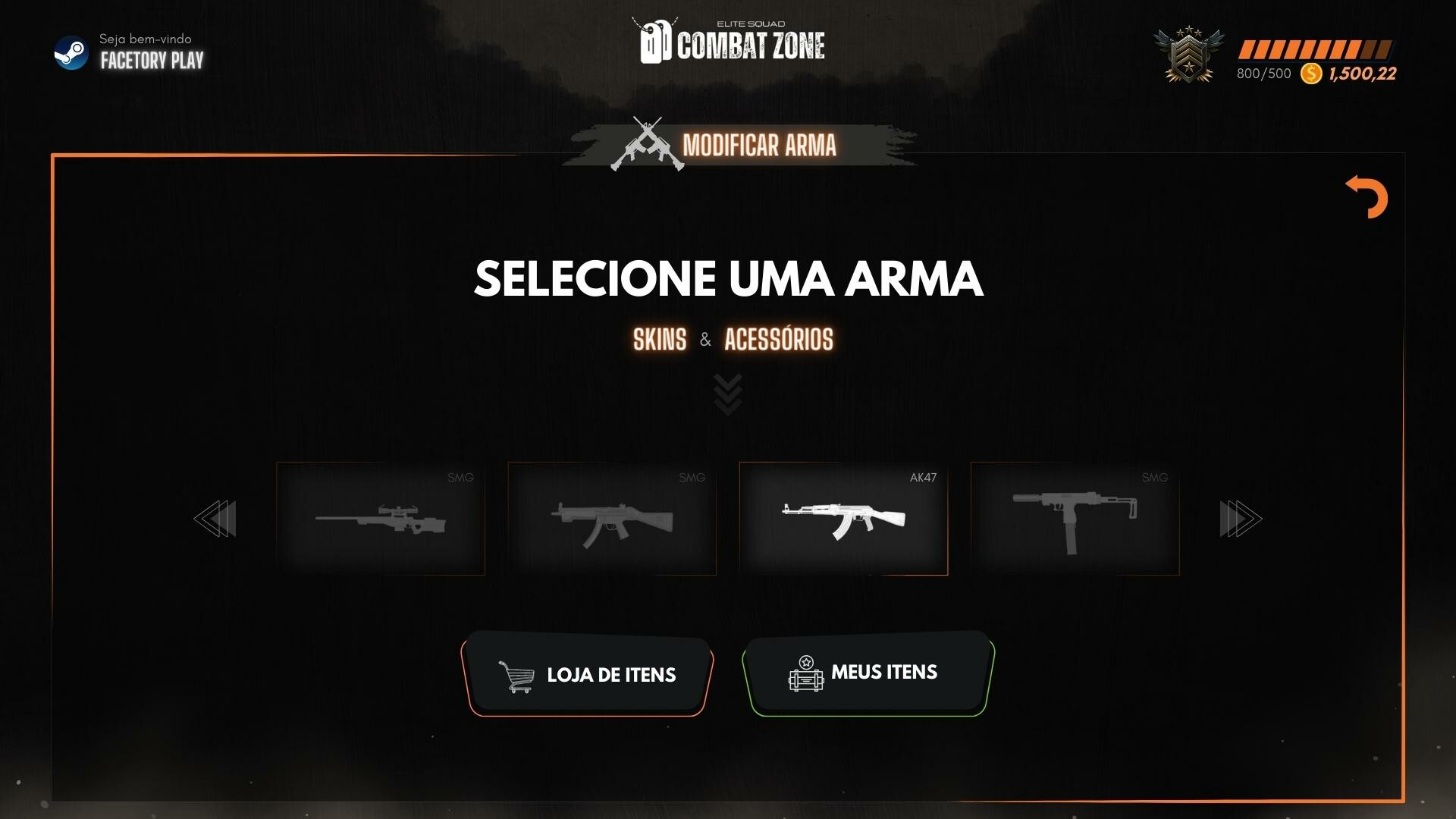Open Loja de Itens
Viewport: 1456px width, 819px height.
pos(588,674)
